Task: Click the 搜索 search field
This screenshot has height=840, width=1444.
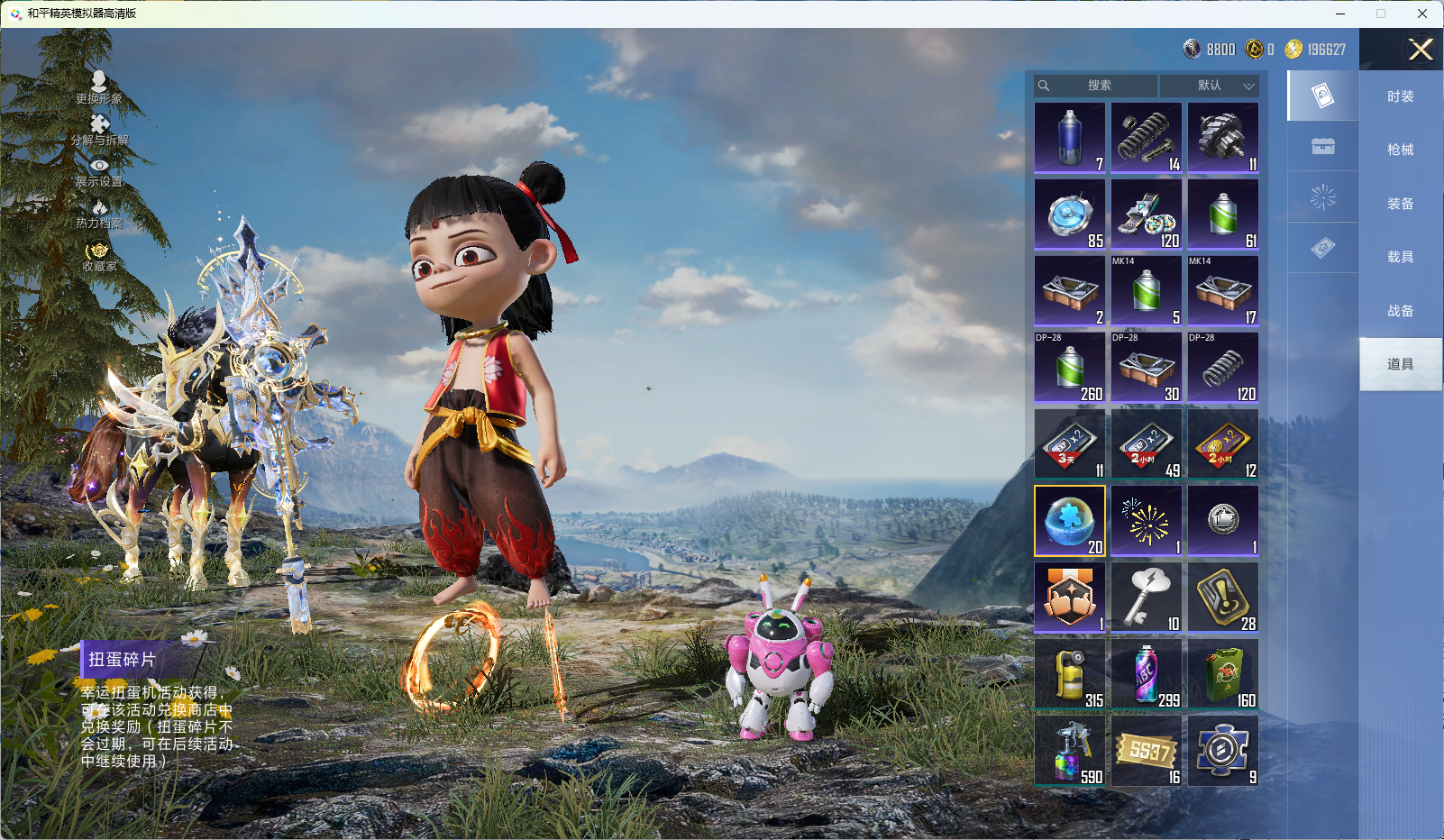Action: [x=1097, y=86]
